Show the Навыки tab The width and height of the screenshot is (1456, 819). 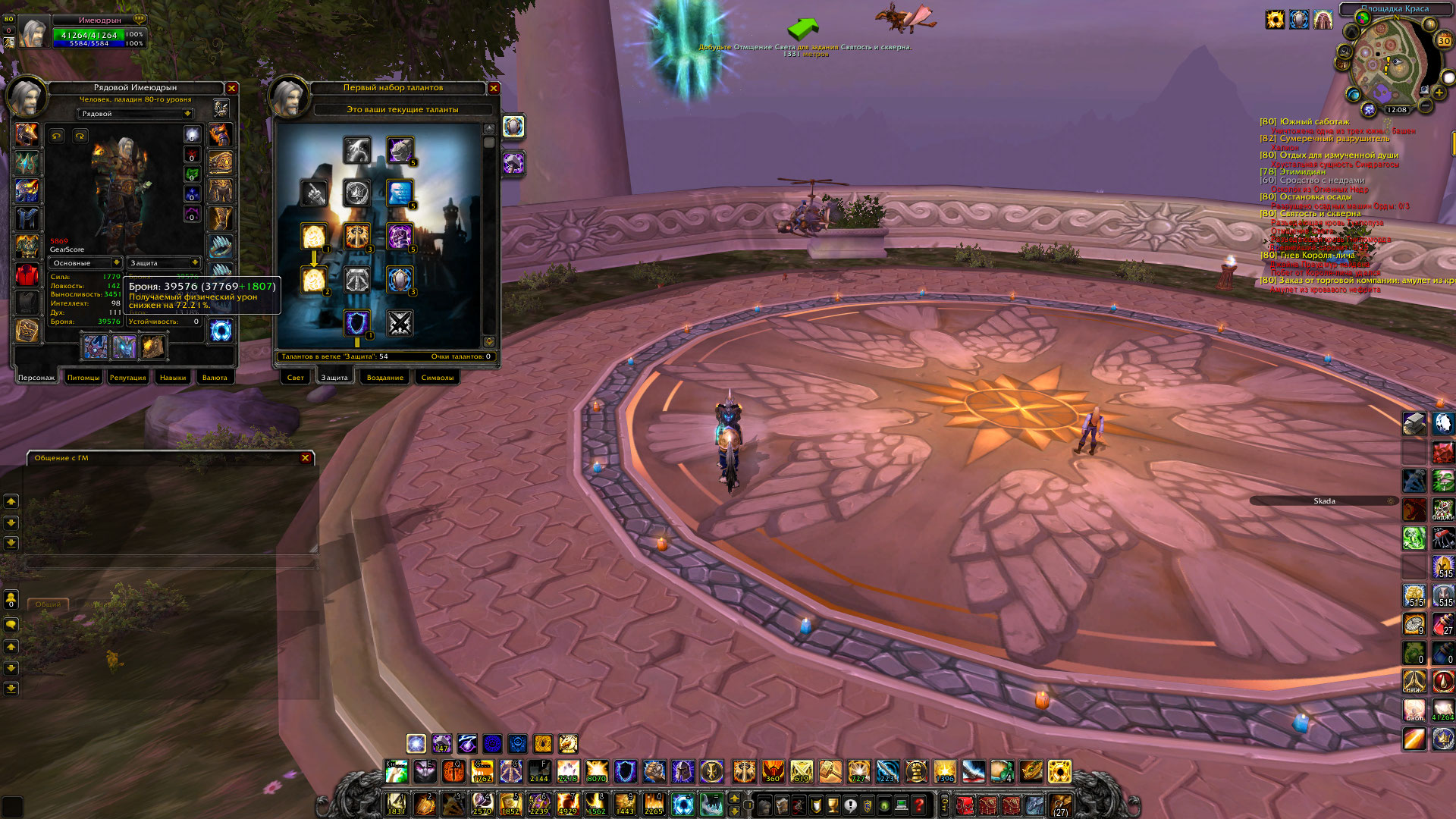coord(173,378)
